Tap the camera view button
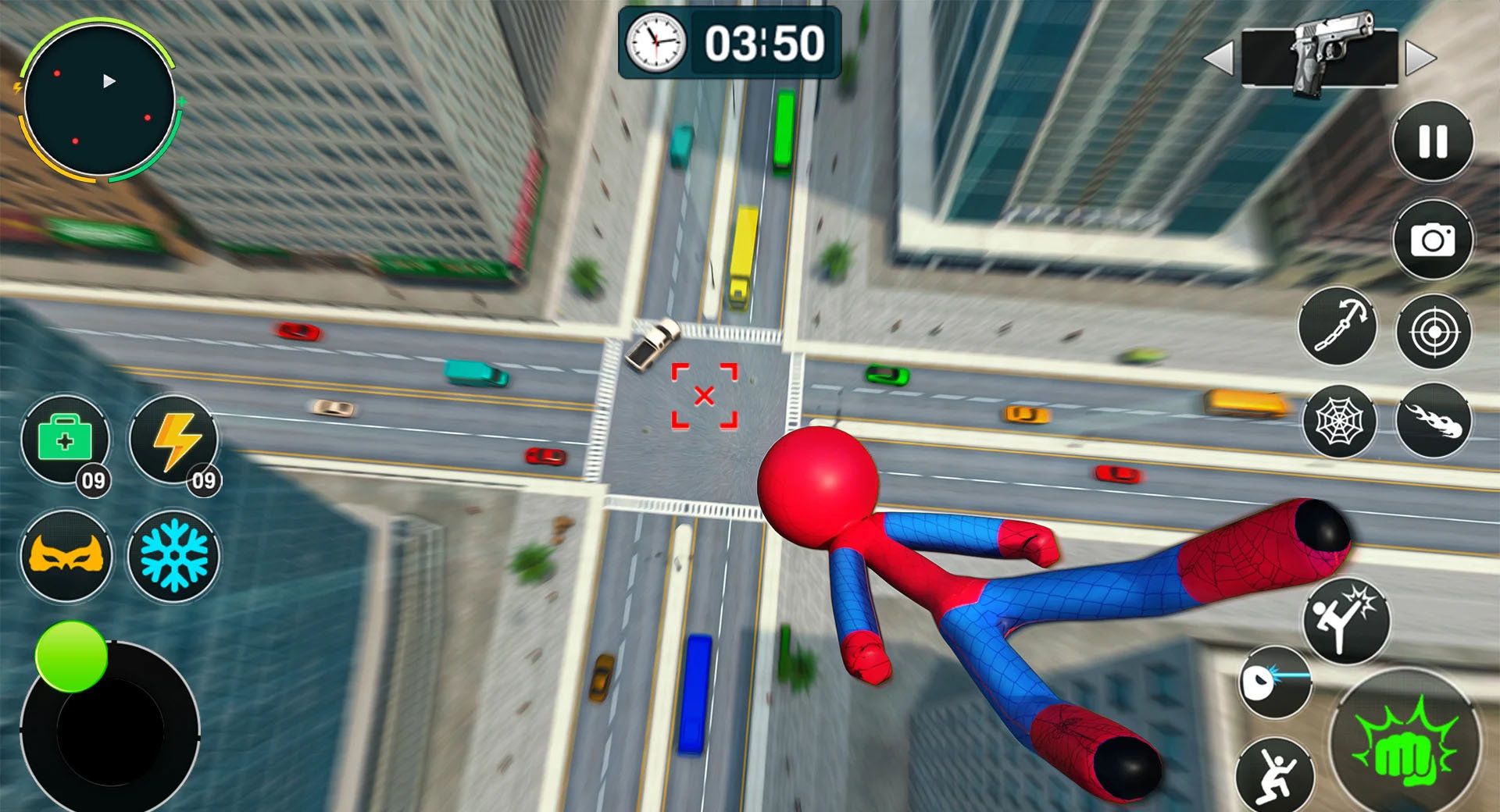1500x812 pixels. [x=1433, y=240]
